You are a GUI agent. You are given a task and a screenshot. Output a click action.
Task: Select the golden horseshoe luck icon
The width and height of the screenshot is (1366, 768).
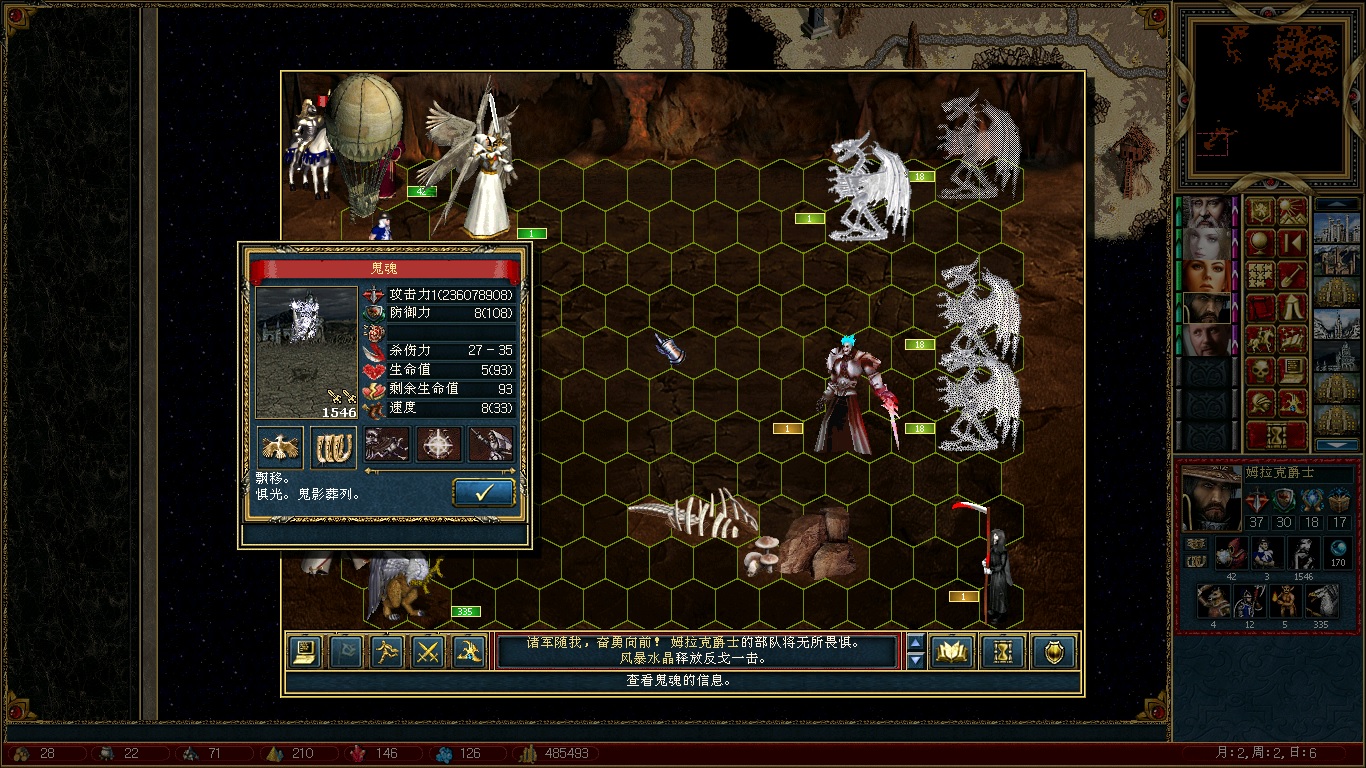click(333, 445)
